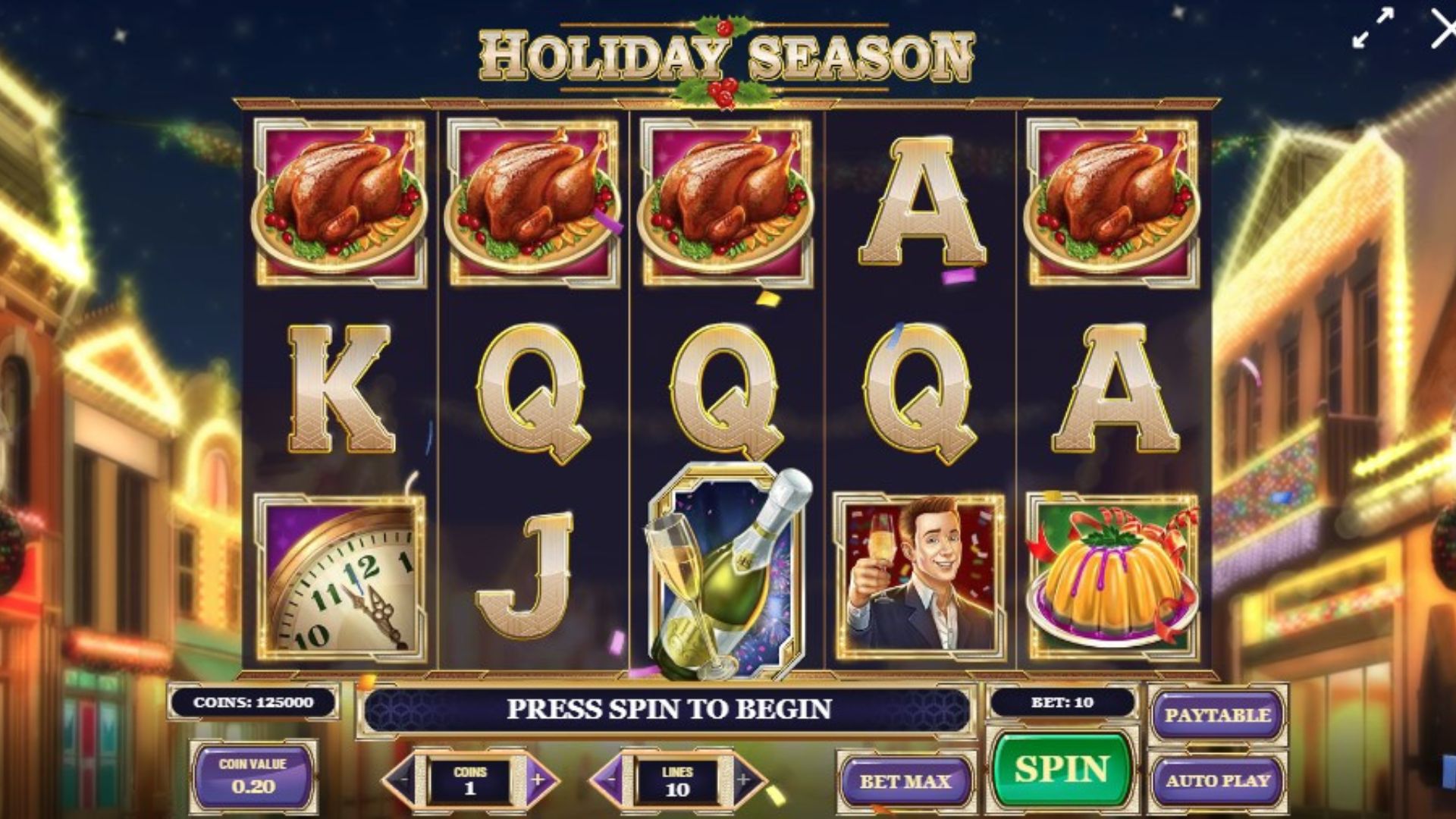Image resolution: width=1456 pixels, height=819 pixels.
Task: Change the COIN VALUE setting
Action: (x=253, y=777)
